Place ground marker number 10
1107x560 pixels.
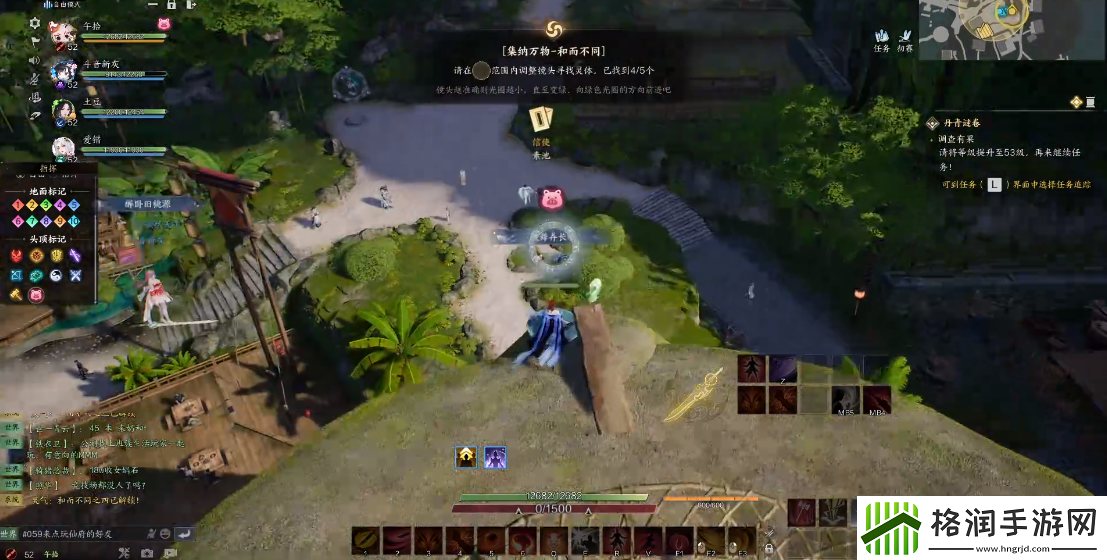pyautogui.click(x=74, y=221)
